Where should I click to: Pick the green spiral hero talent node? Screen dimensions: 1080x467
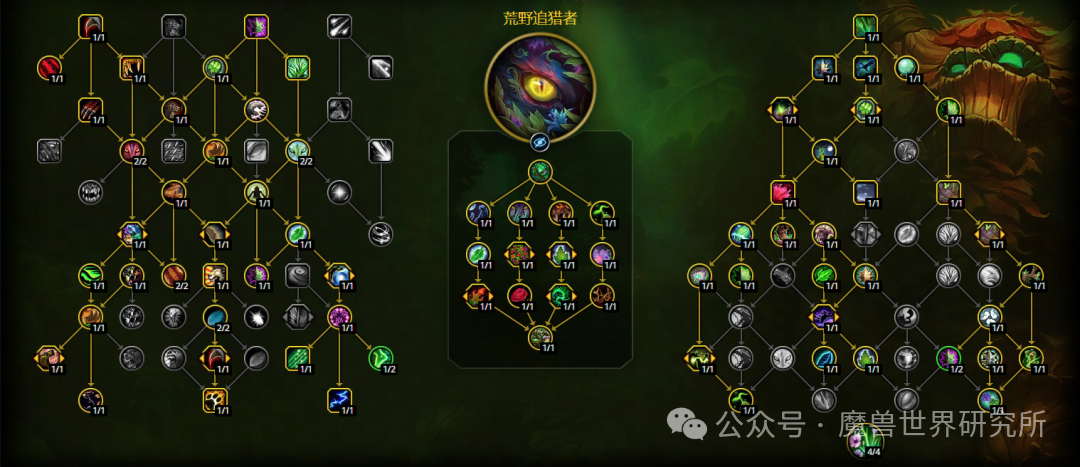(x=560, y=295)
